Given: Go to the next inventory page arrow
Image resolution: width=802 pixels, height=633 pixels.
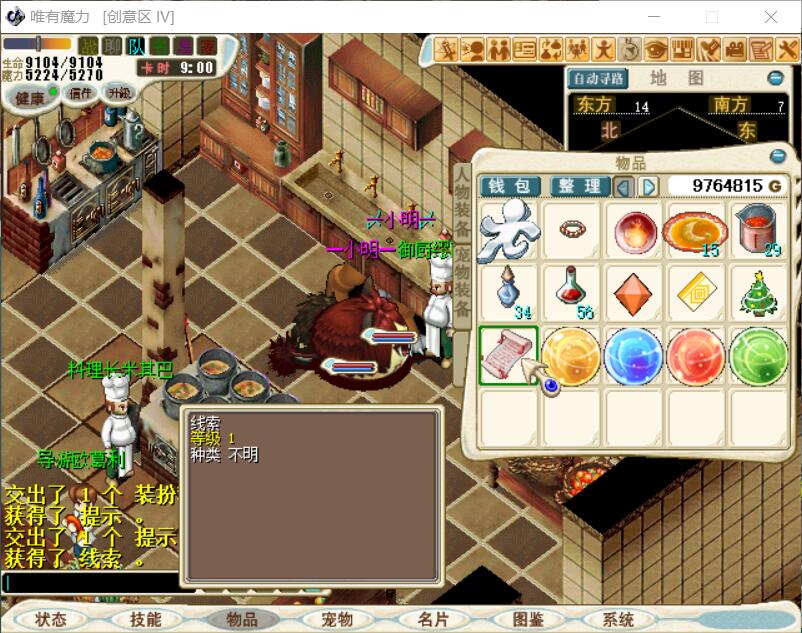Looking at the screenshot, I should (x=649, y=187).
